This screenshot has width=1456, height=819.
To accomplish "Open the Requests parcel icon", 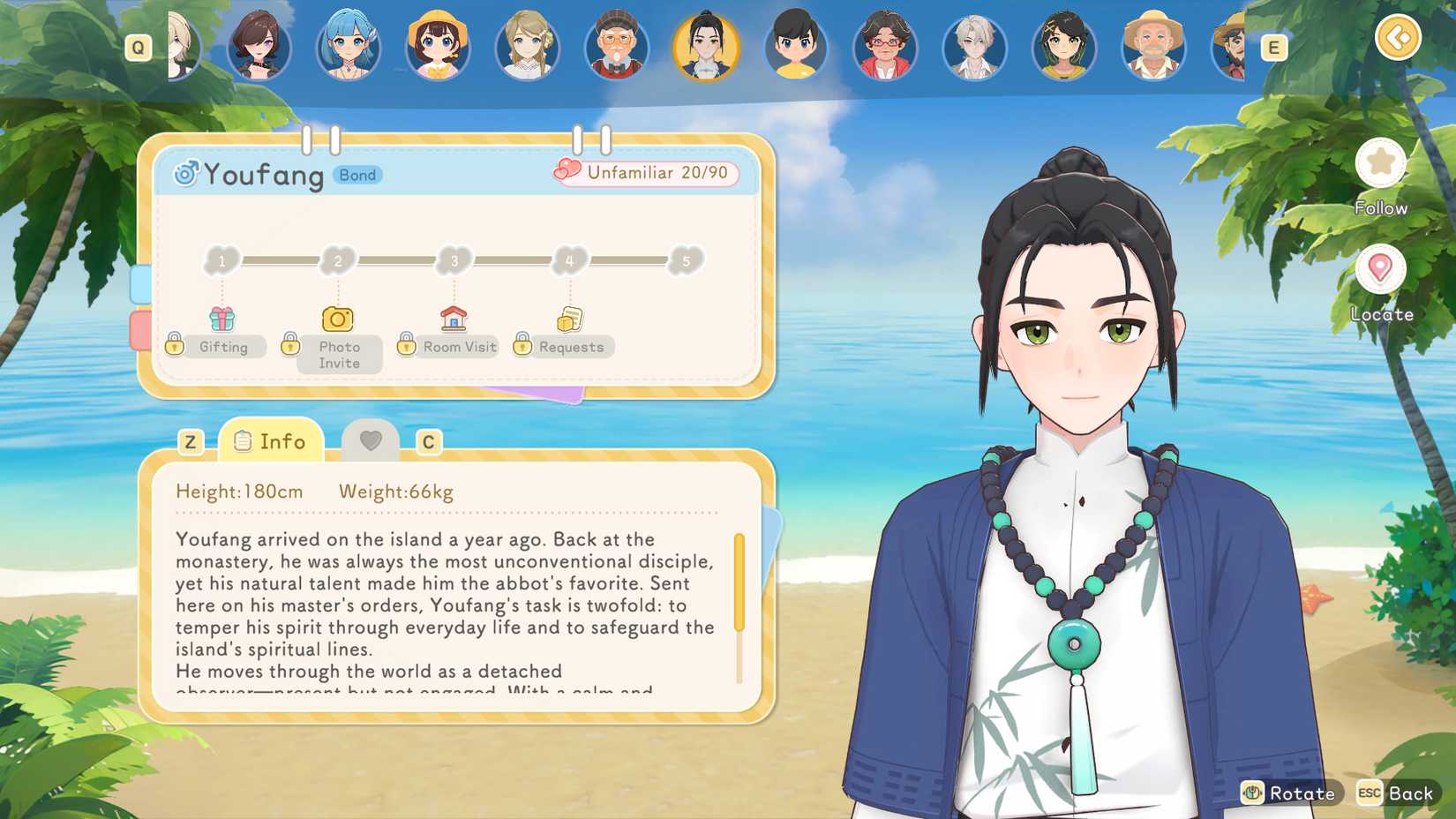I will point(569,318).
